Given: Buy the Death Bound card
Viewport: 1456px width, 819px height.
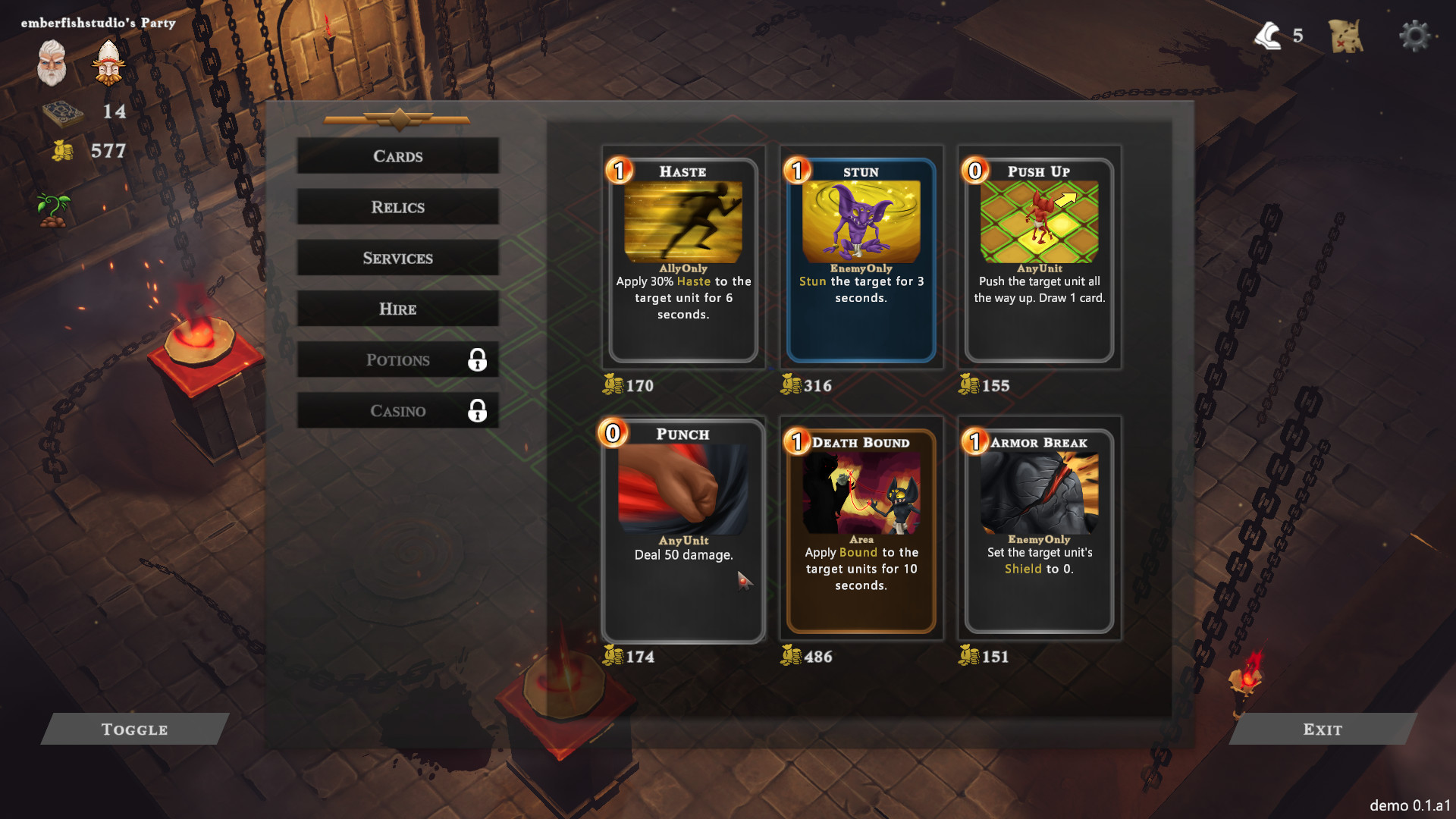Looking at the screenshot, I should 861,529.
